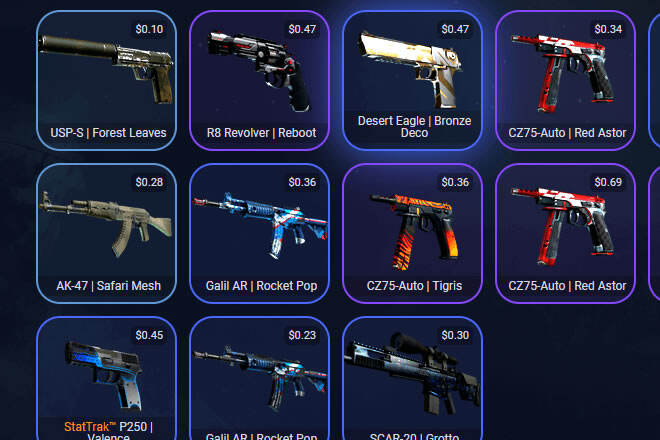Image resolution: width=660 pixels, height=440 pixels.
Task: Select the USP-S Forest Leaves skin card
Action: pyautogui.click(x=106, y=80)
